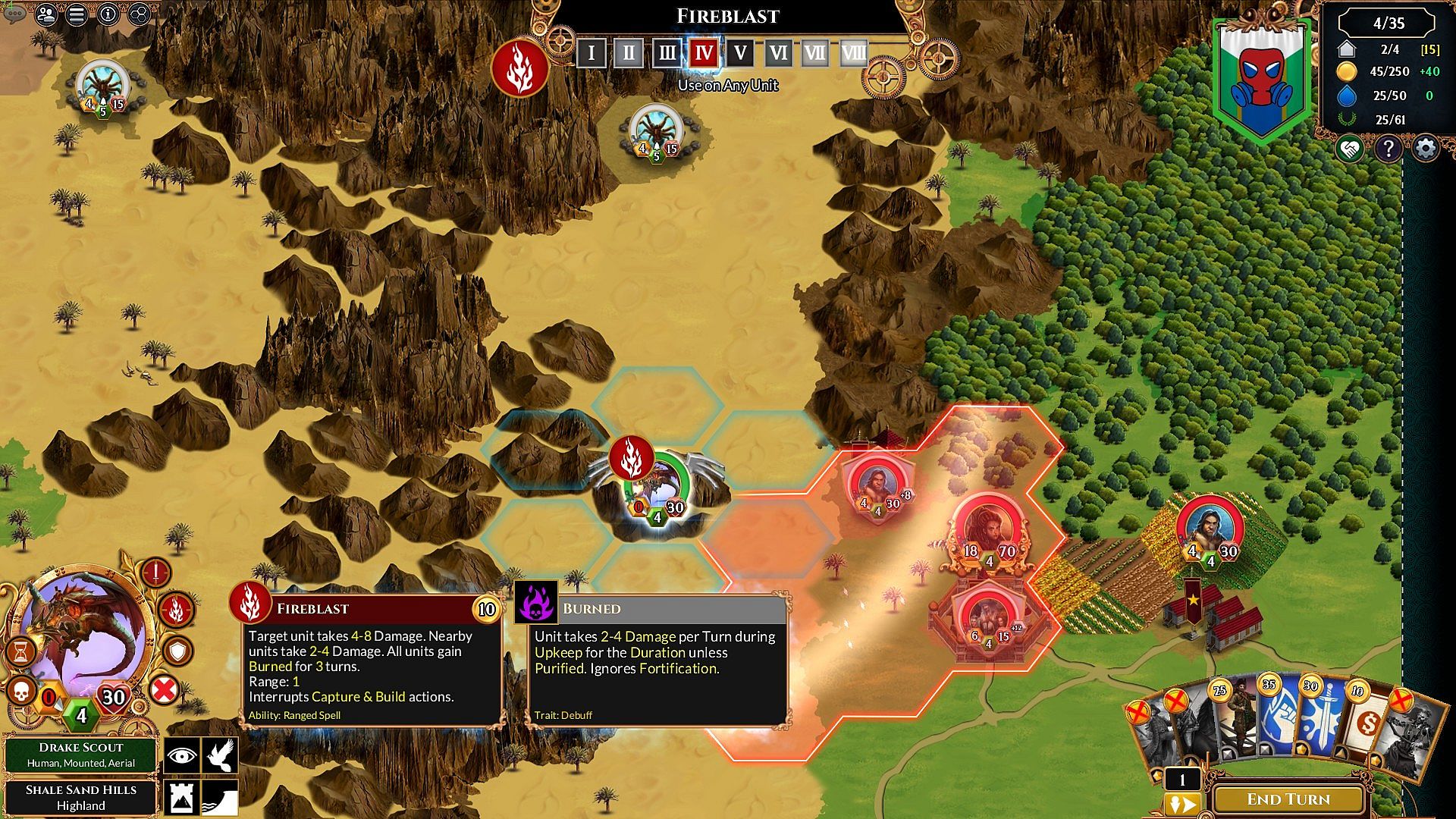Open the hamburger main menu
This screenshot has height=819, width=1456.
tap(77, 14)
